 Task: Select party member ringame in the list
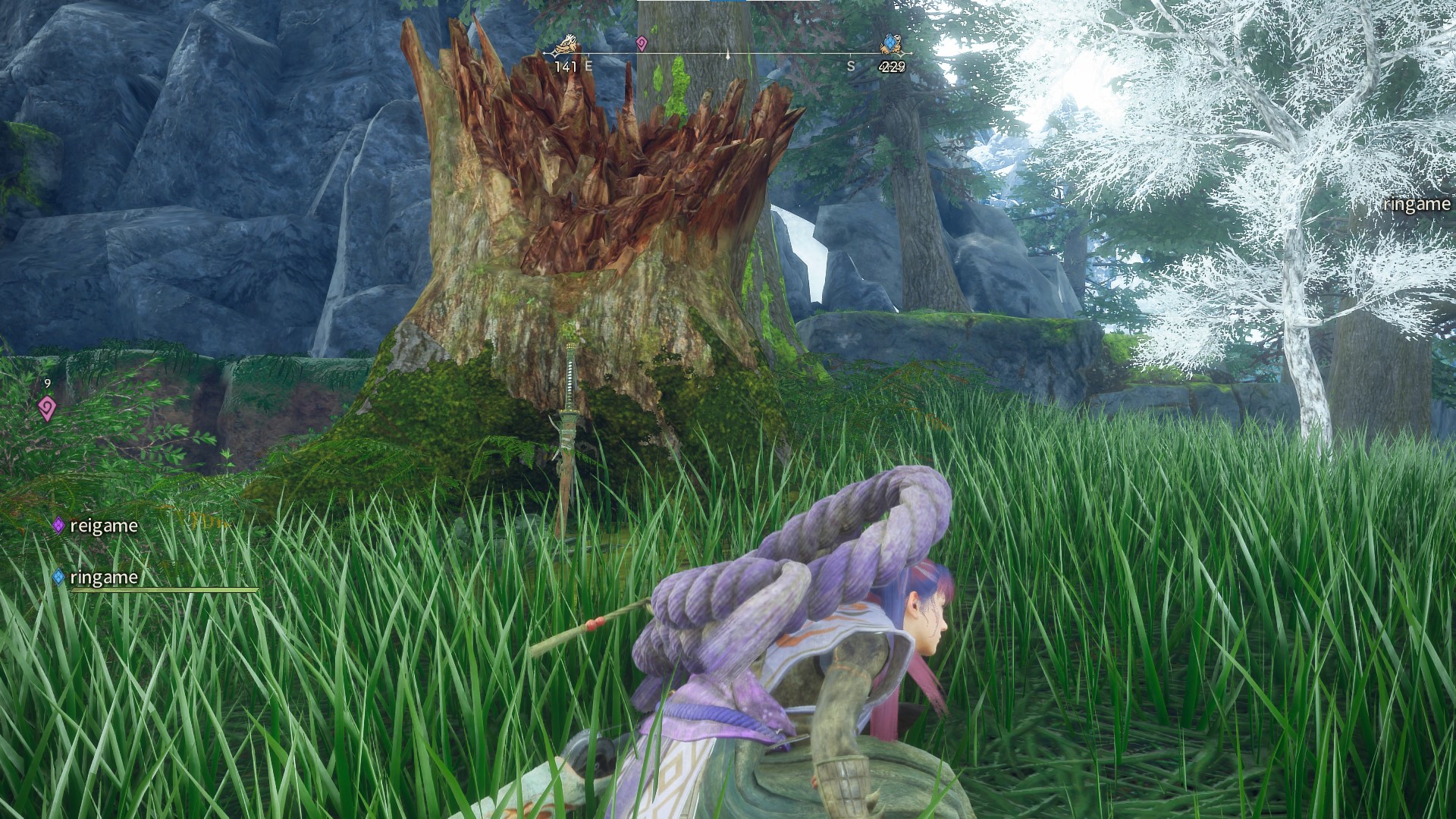click(x=103, y=577)
